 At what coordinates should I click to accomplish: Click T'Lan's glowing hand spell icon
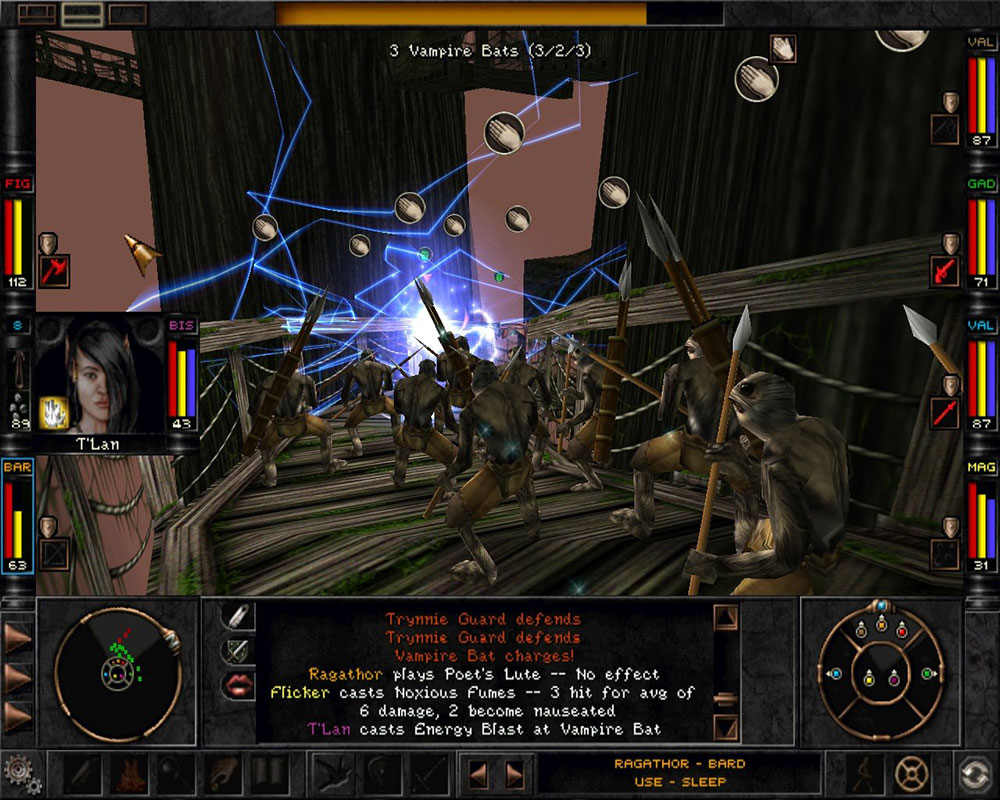pyautogui.click(x=53, y=411)
